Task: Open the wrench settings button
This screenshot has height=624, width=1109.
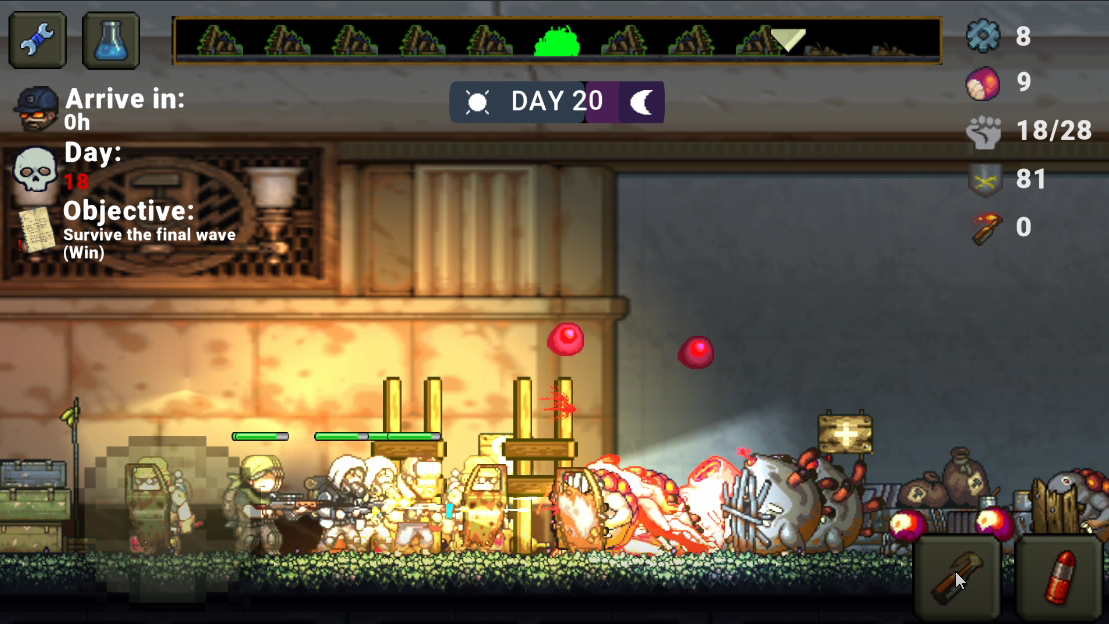Action: coord(38,40)
